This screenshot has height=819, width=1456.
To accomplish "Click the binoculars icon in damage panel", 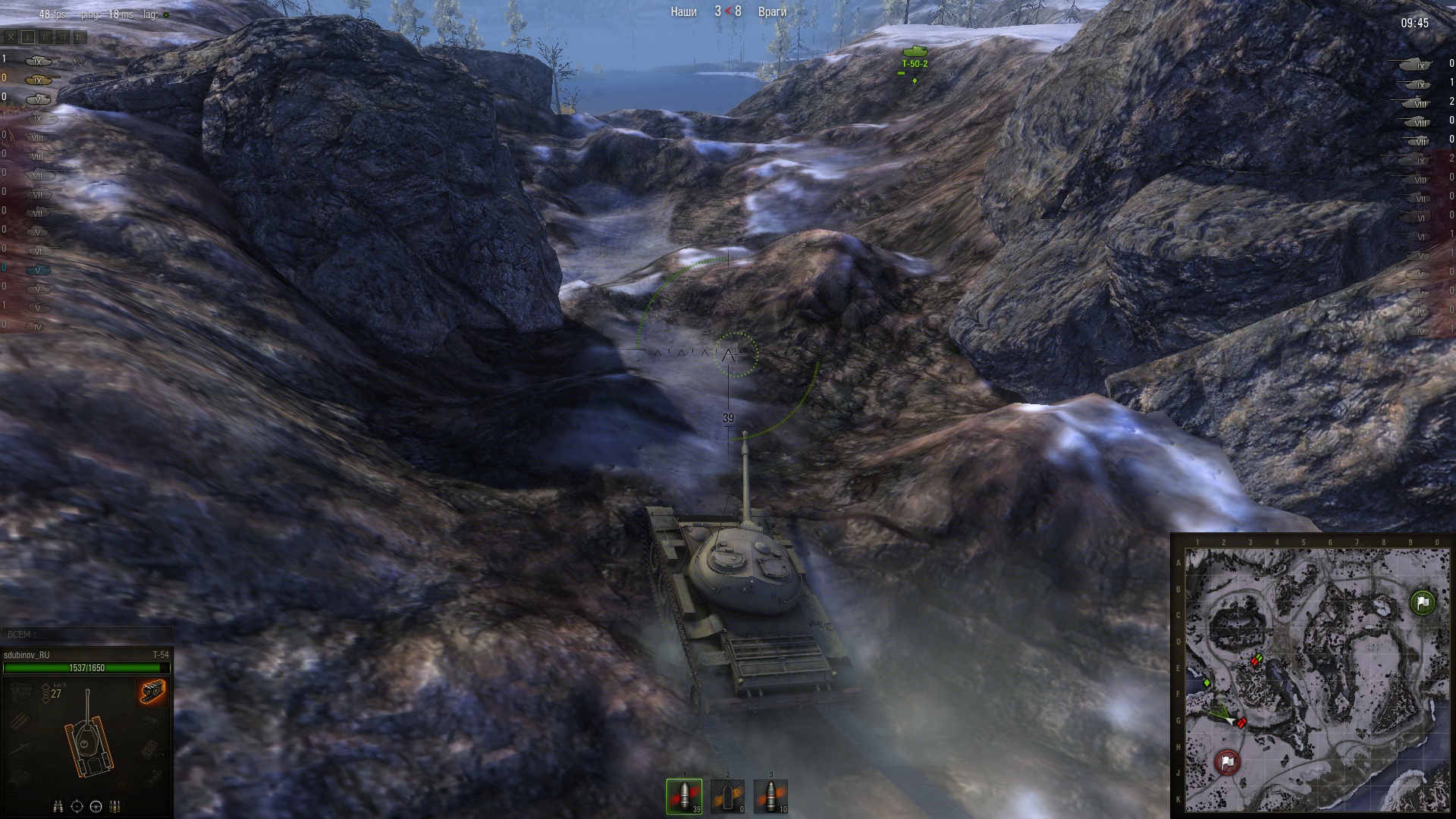I will point(58,806).
